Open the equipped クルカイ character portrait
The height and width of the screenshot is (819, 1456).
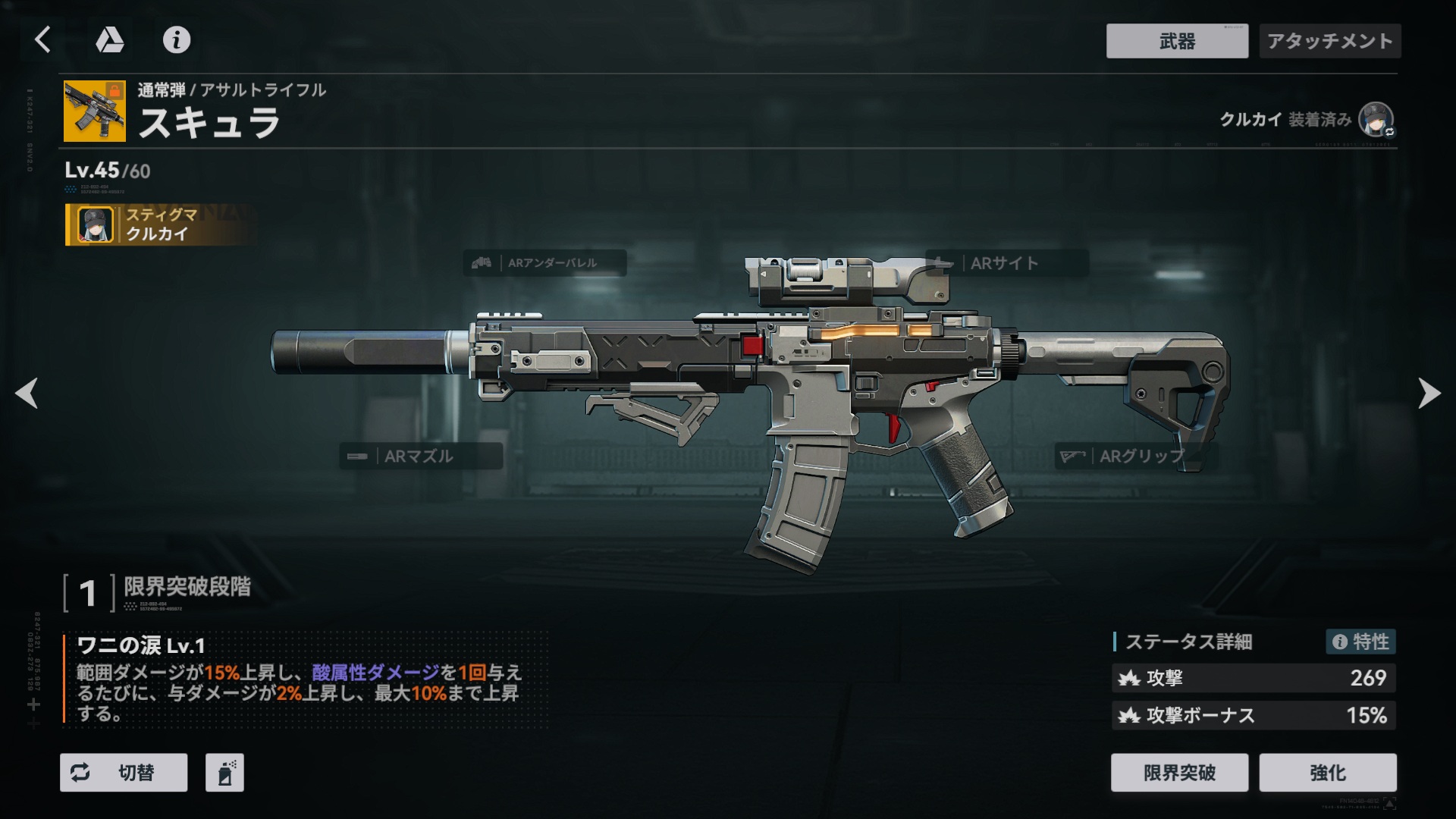click(x=1375, y=120)
